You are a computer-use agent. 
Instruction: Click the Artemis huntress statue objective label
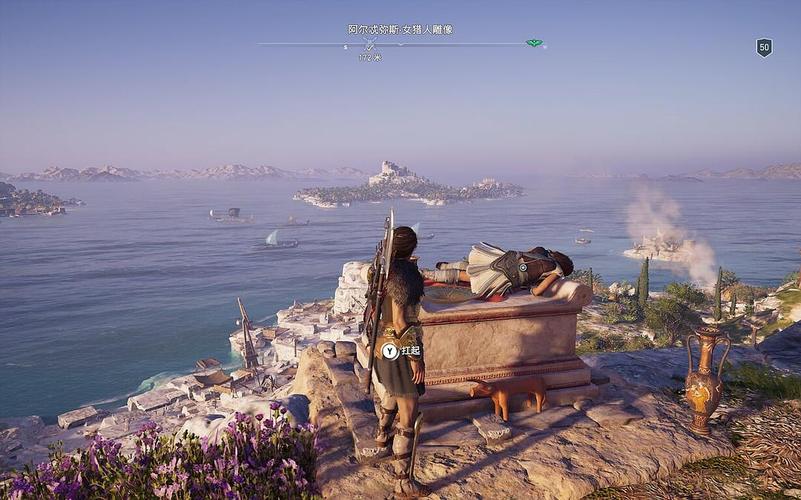400,30
